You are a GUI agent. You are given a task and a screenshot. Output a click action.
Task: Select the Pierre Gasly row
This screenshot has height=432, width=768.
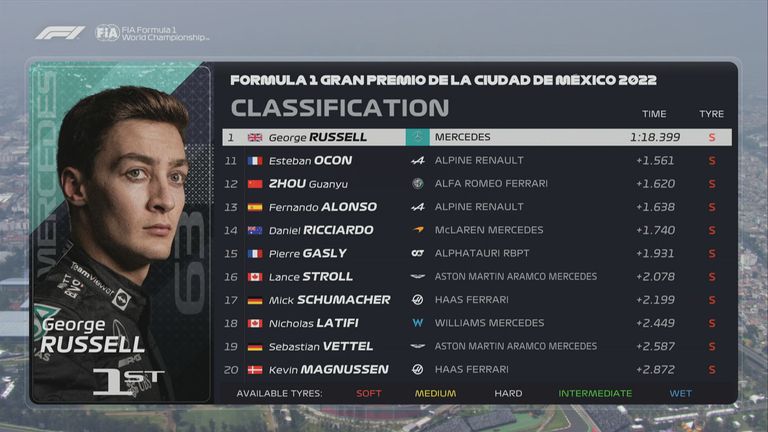tap(476, 254)
